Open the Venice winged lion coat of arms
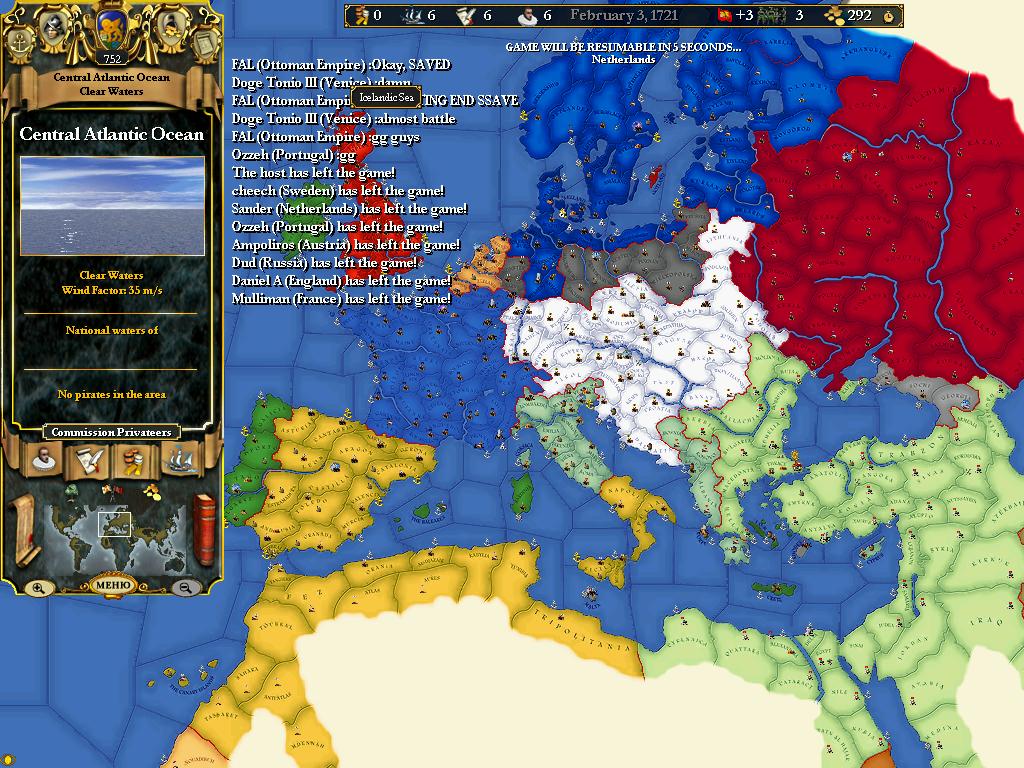 tap(110, 30)
